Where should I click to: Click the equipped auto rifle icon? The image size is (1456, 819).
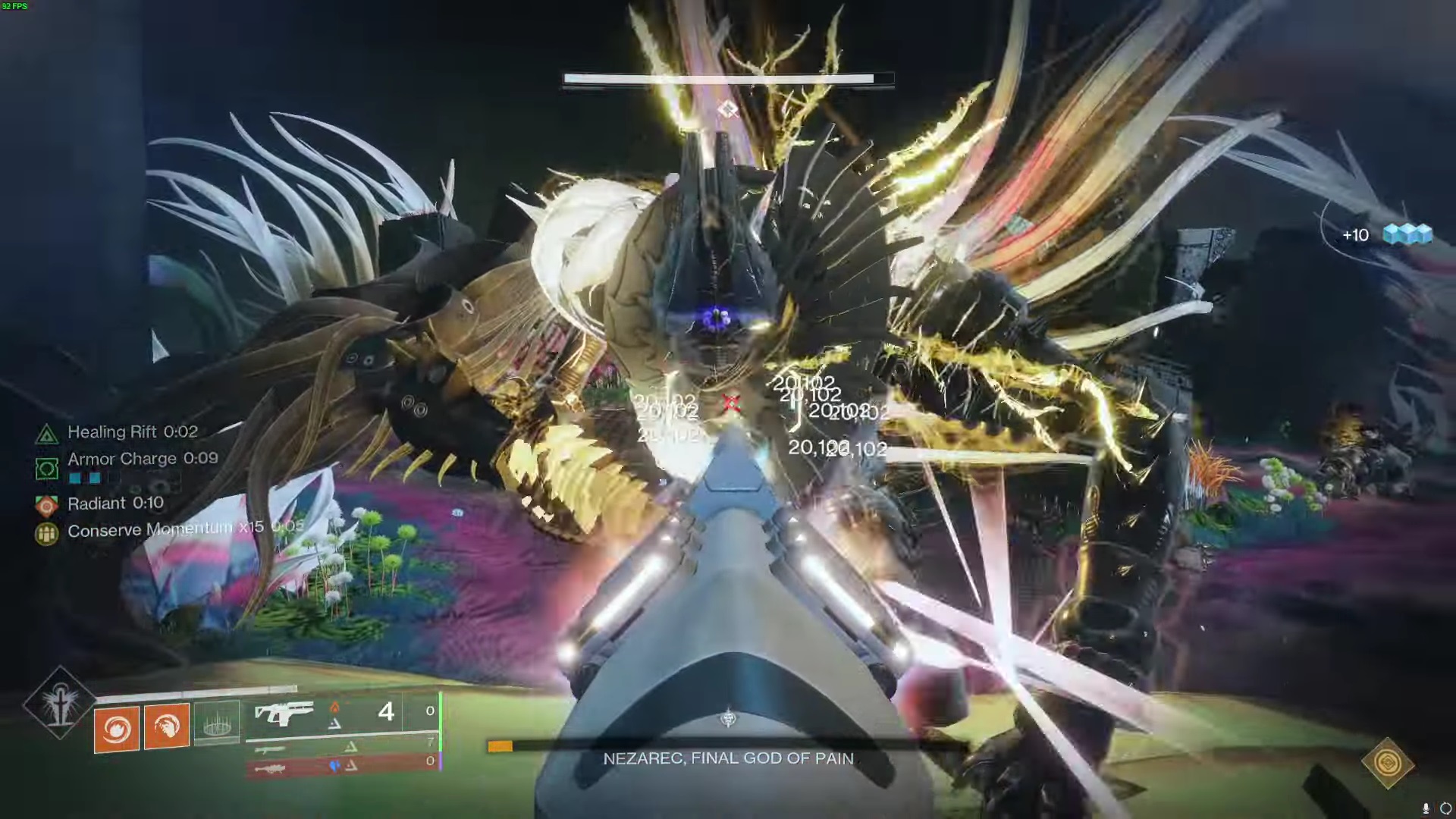287,711
